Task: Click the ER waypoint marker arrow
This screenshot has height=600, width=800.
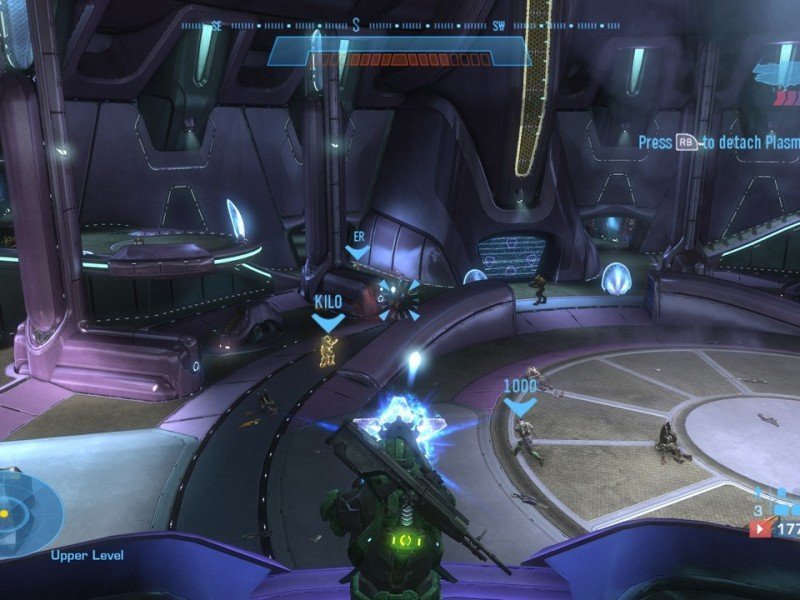Action: 357,253
